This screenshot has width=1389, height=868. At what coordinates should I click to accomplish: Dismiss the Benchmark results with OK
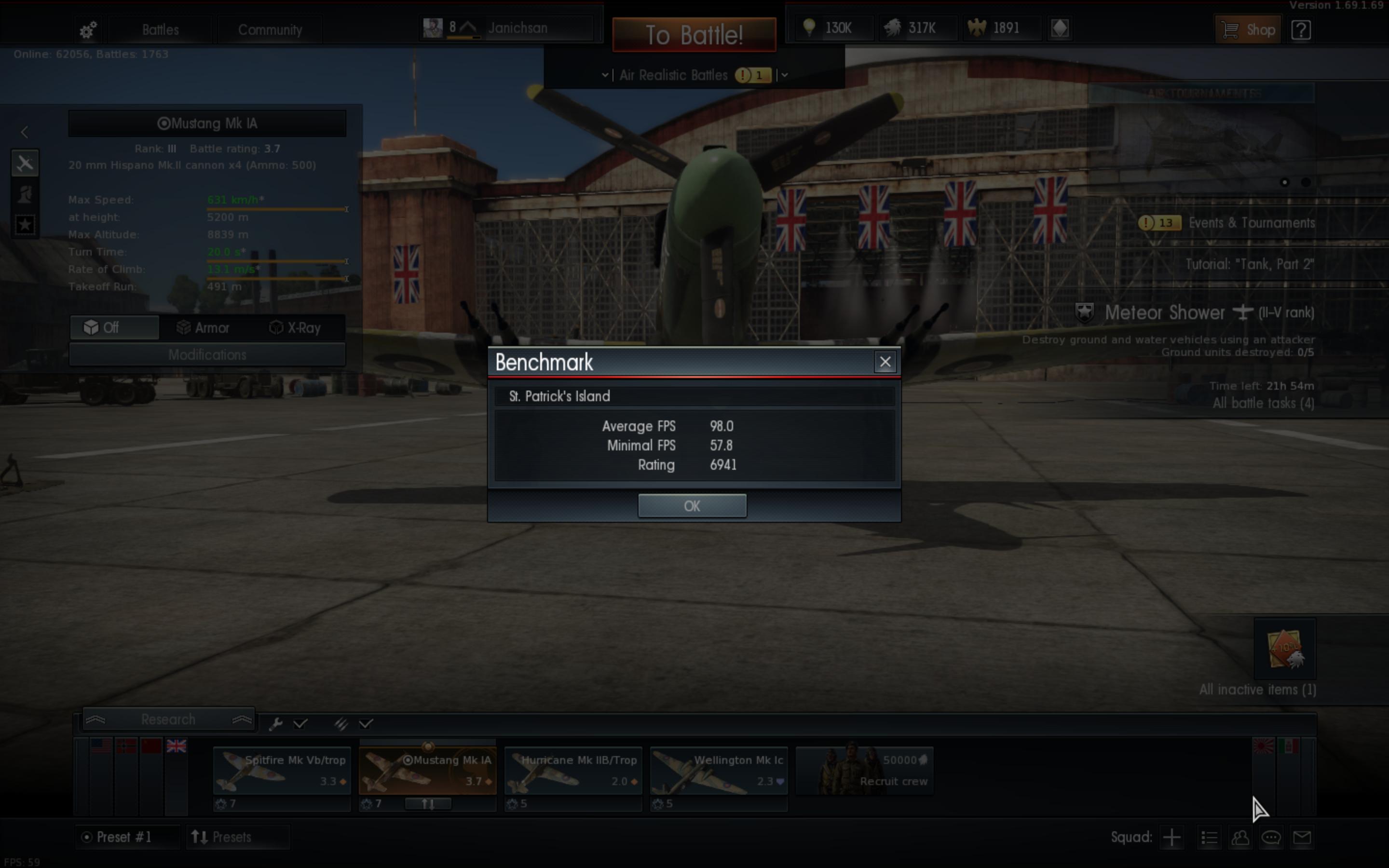692,506
